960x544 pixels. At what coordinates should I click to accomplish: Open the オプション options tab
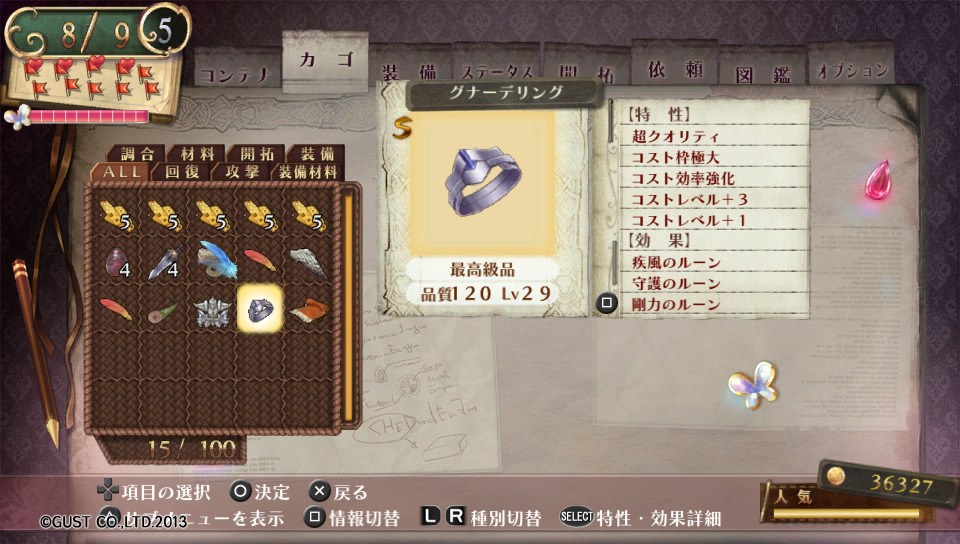852,71
